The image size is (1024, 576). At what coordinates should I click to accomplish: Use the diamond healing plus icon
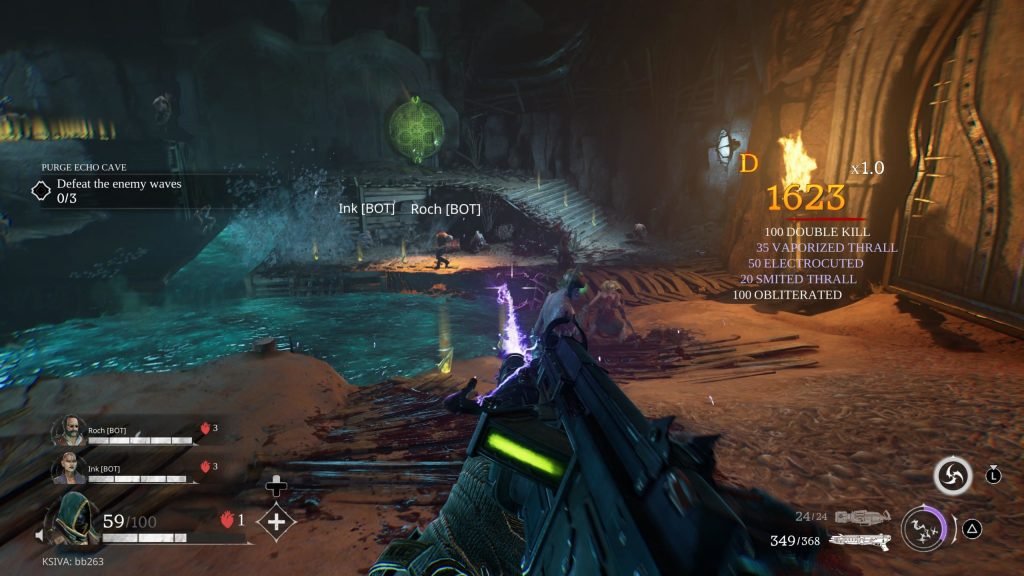pos(276,521)
